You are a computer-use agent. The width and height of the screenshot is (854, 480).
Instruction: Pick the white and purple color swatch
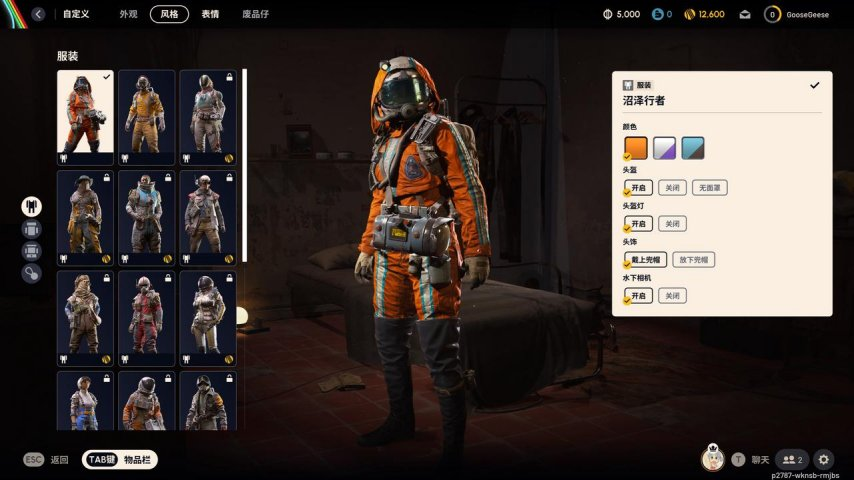click(665, 148)
